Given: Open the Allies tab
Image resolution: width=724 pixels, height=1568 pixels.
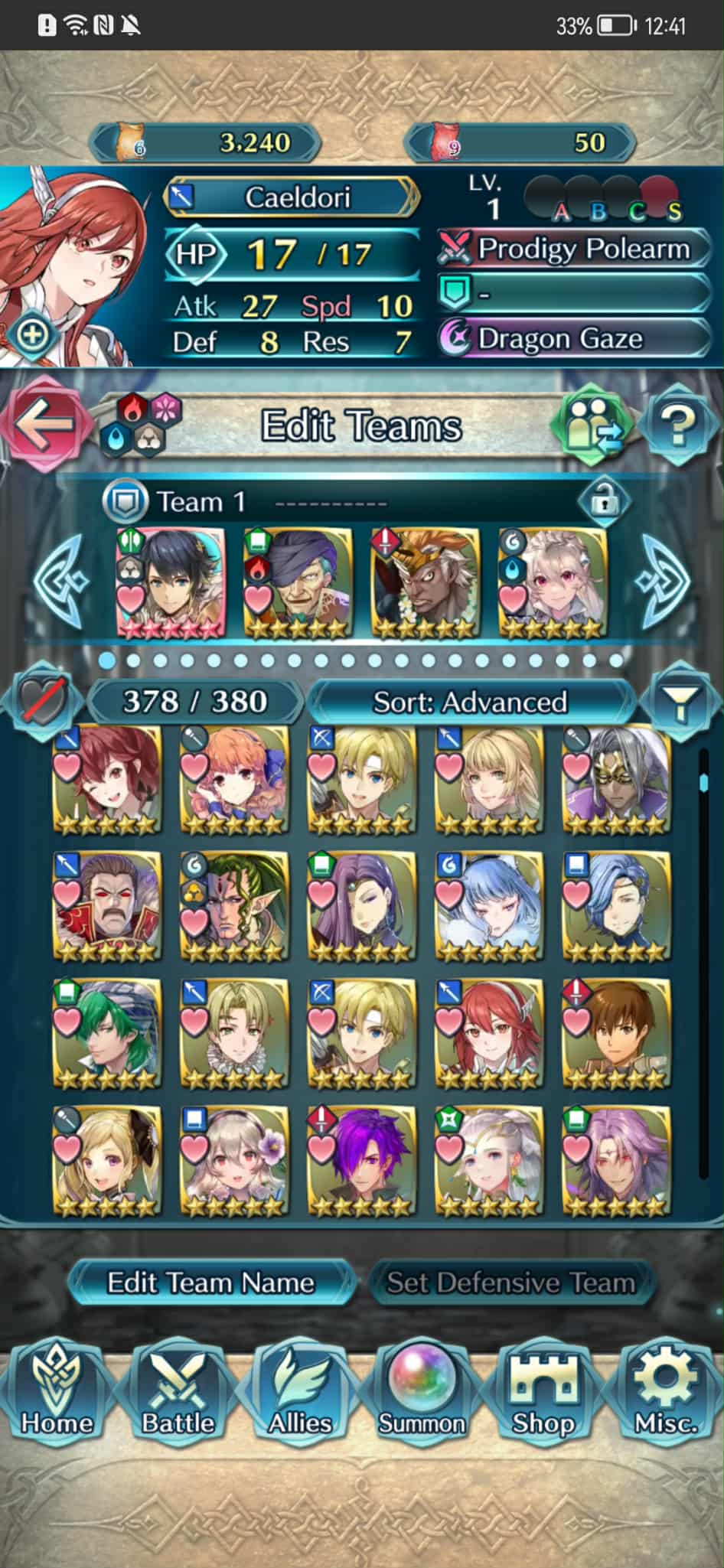Looking at the screenshot, I should click(299, 1394).
